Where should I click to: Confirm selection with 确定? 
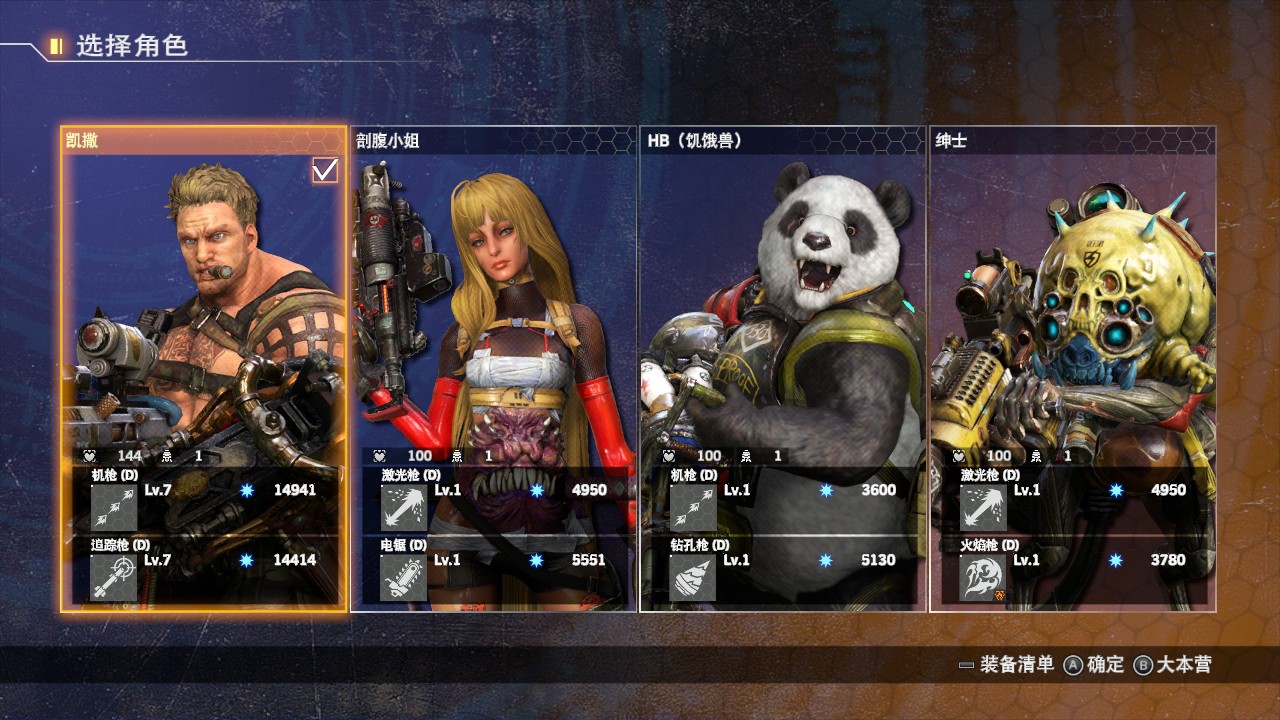pyautogui.click(x=1095, y=665)
